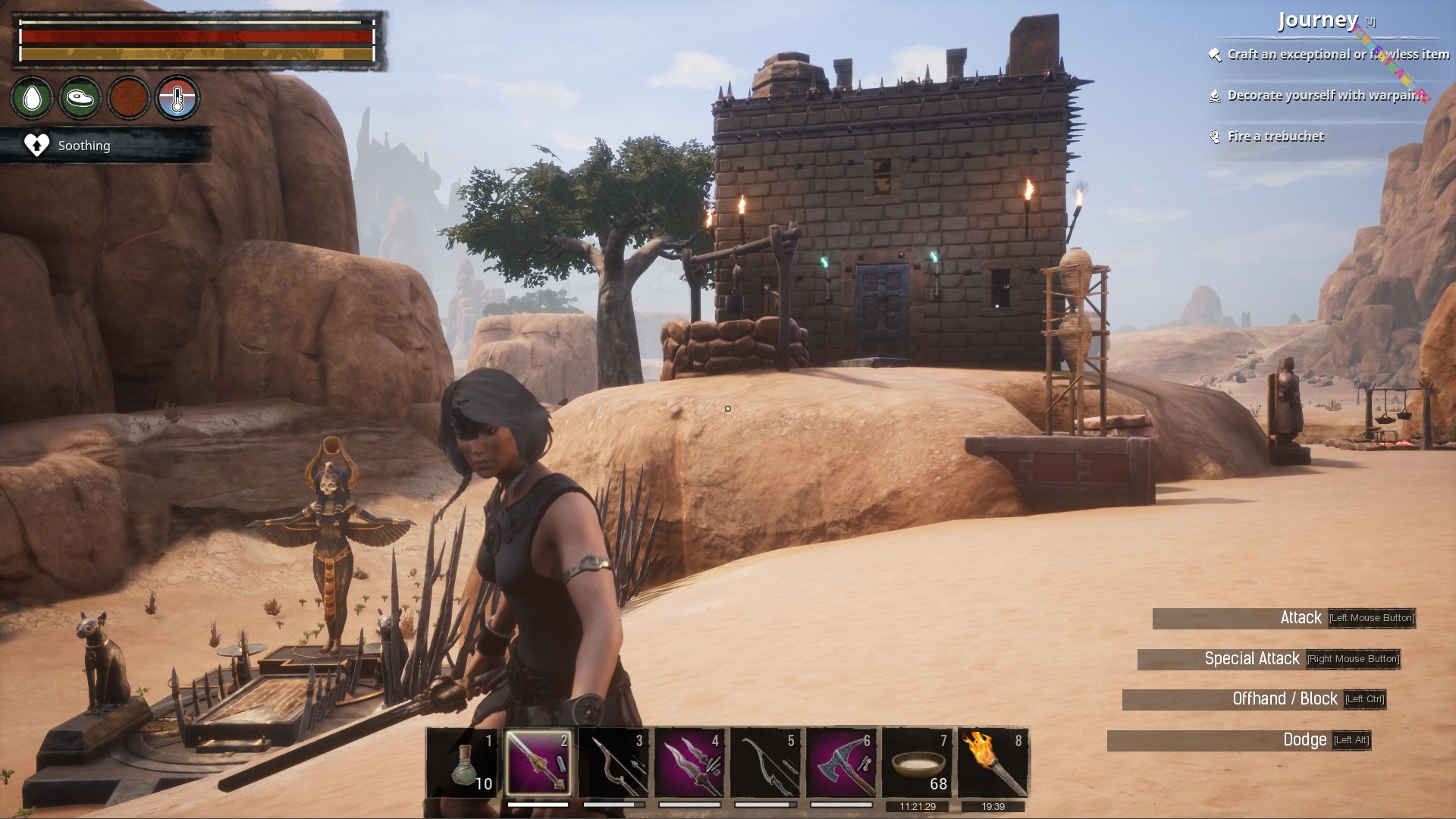This screenshot has height=819, width=1456.
Task: Select the 'Fire a trebuchet' journey objective
Action: (1276, 136)
